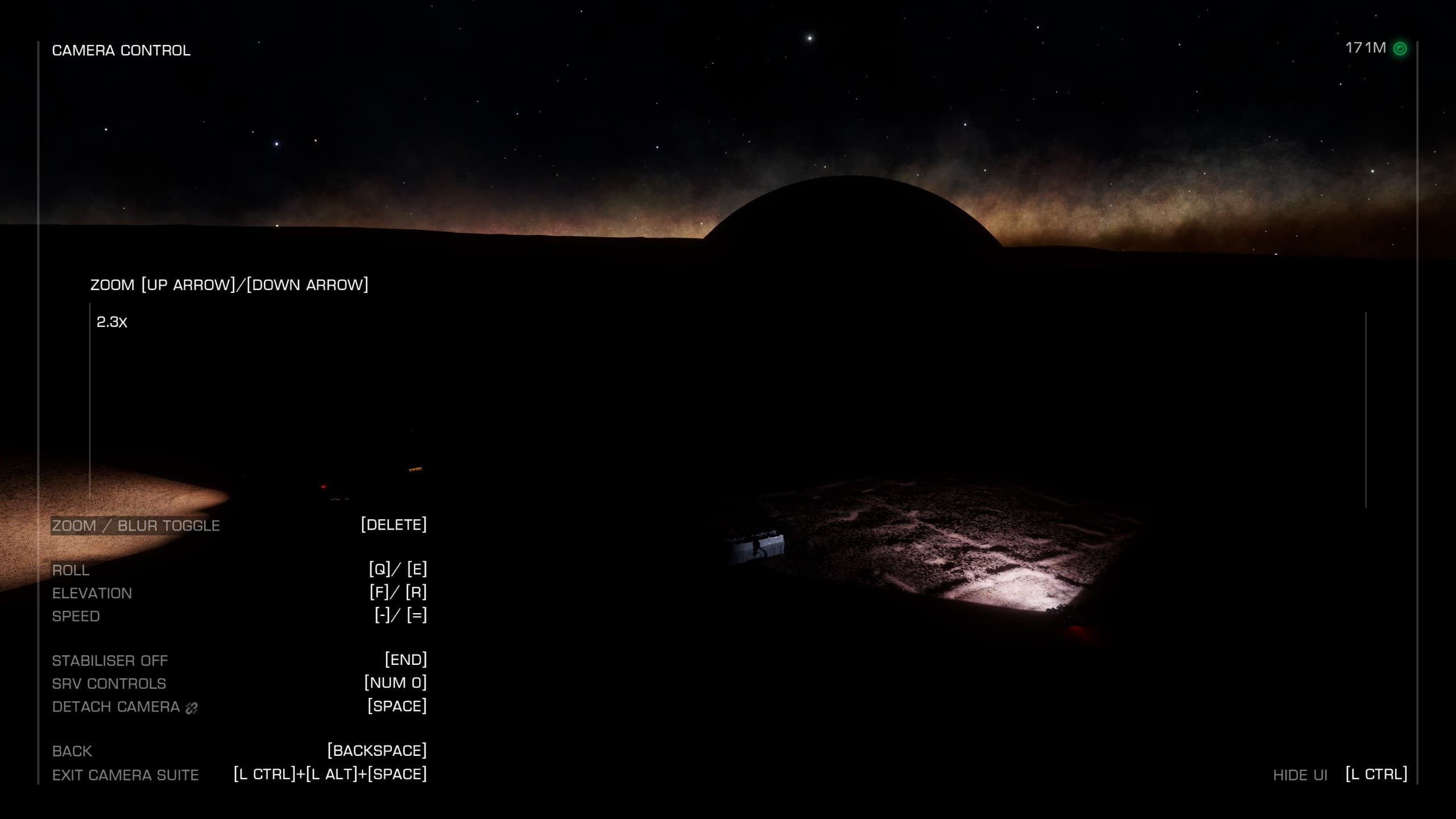
Task: Select the Zoom / Blur Toggle entry
Action: click(136, 526)
